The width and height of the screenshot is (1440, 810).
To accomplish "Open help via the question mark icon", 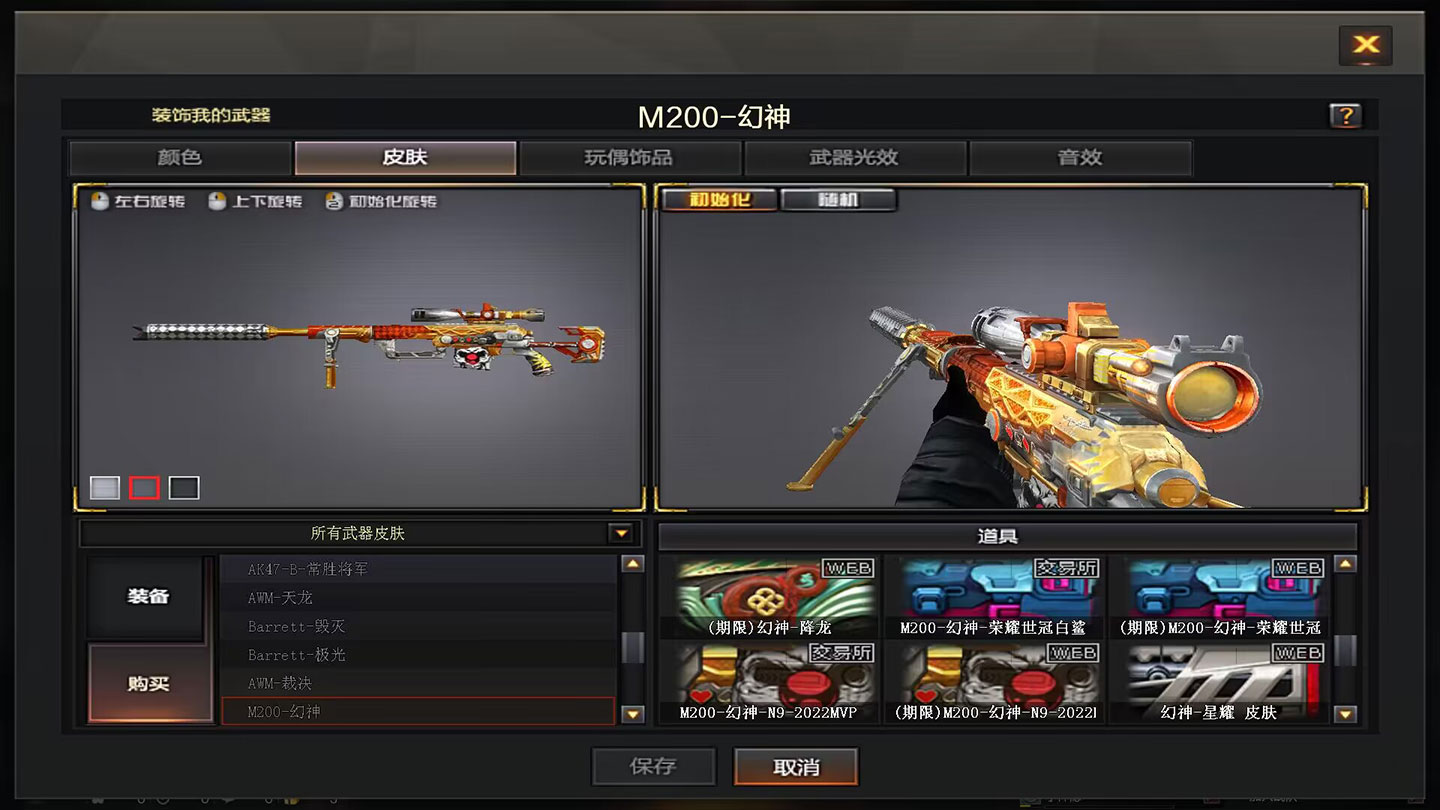I will coord(1346,116).
